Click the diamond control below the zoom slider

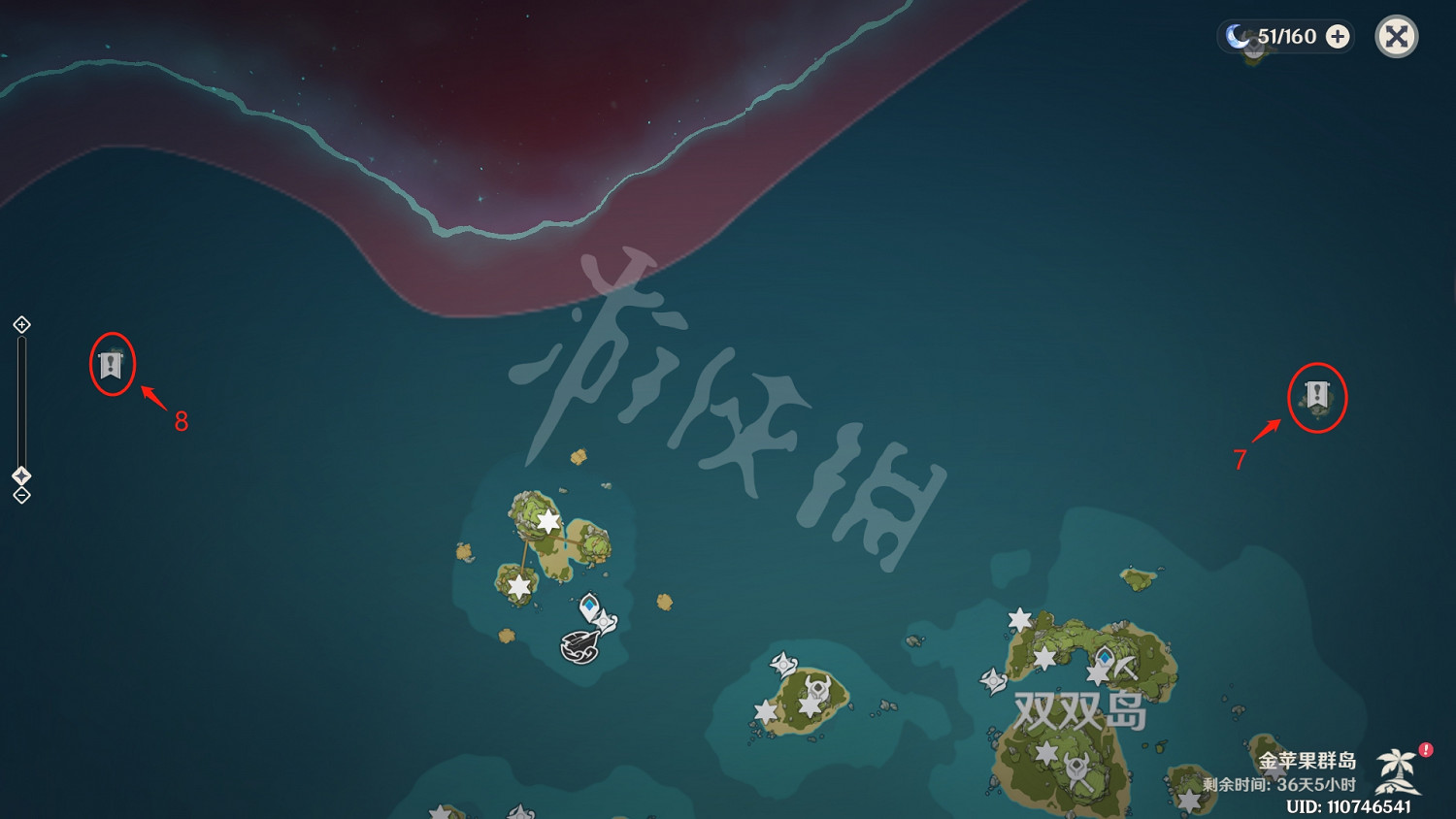(21, 475)
